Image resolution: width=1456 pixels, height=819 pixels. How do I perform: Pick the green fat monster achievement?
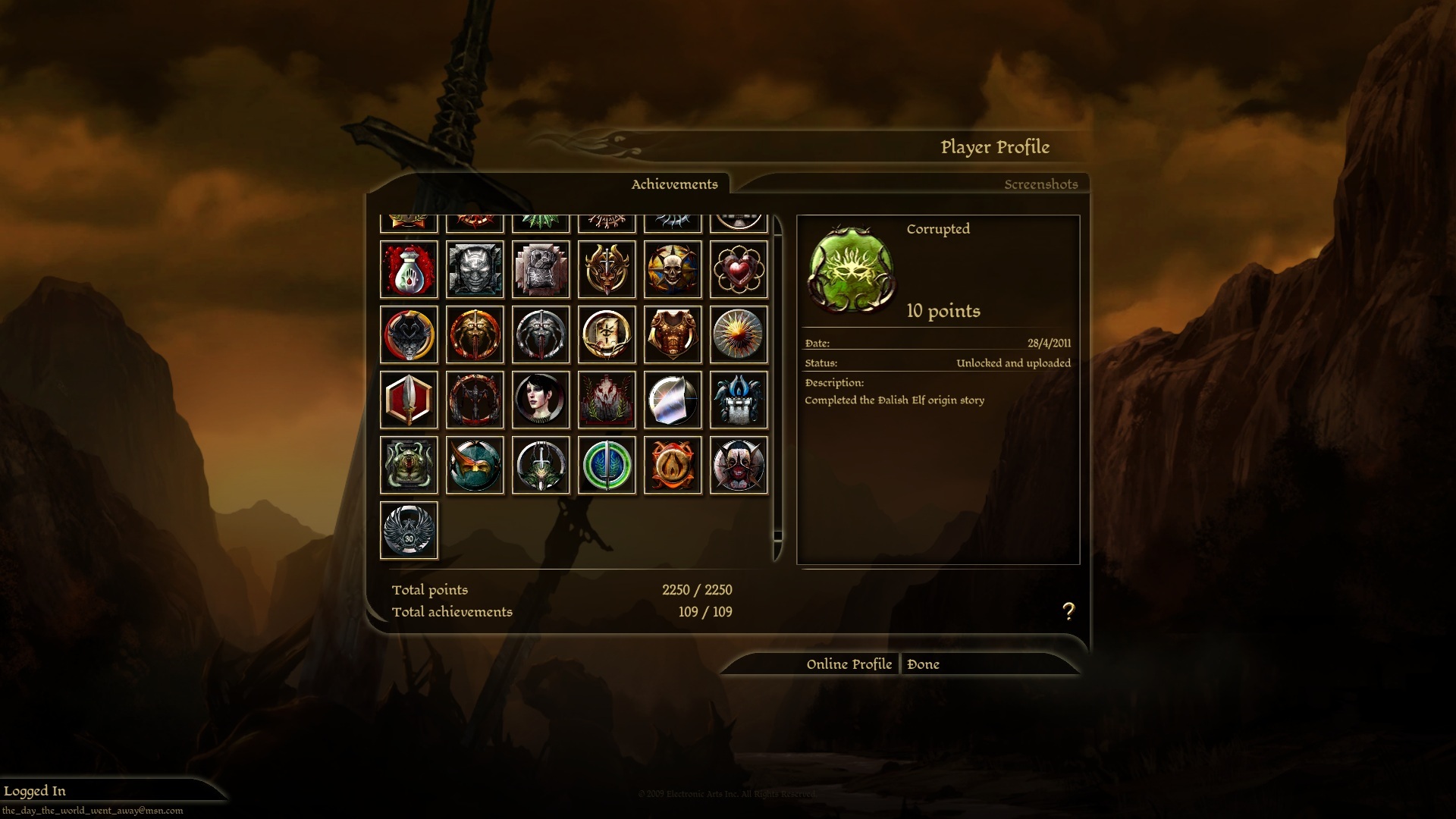tap(409, 465)
